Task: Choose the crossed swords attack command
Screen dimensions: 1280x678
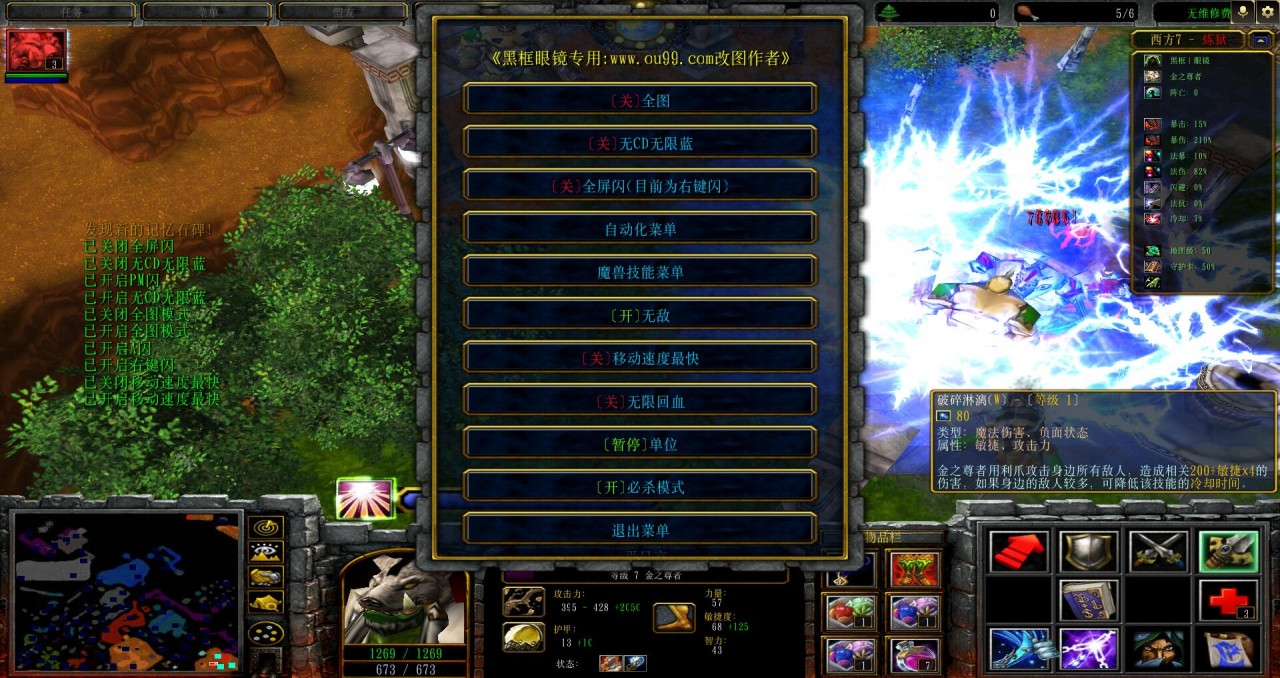Action: pos(1158,551)
